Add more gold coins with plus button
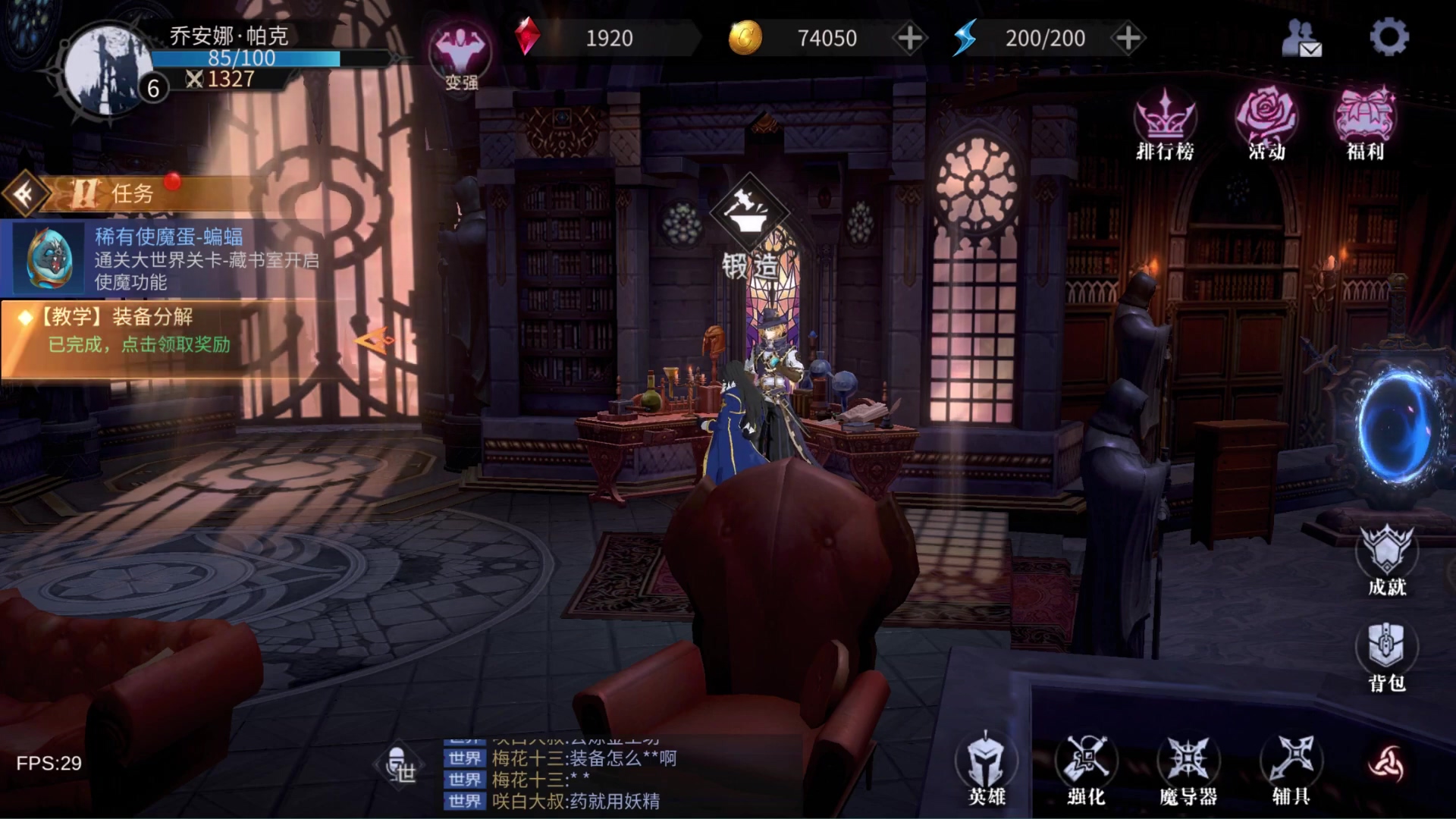Viewport: 1456px width, 819px height. (909, 38)
